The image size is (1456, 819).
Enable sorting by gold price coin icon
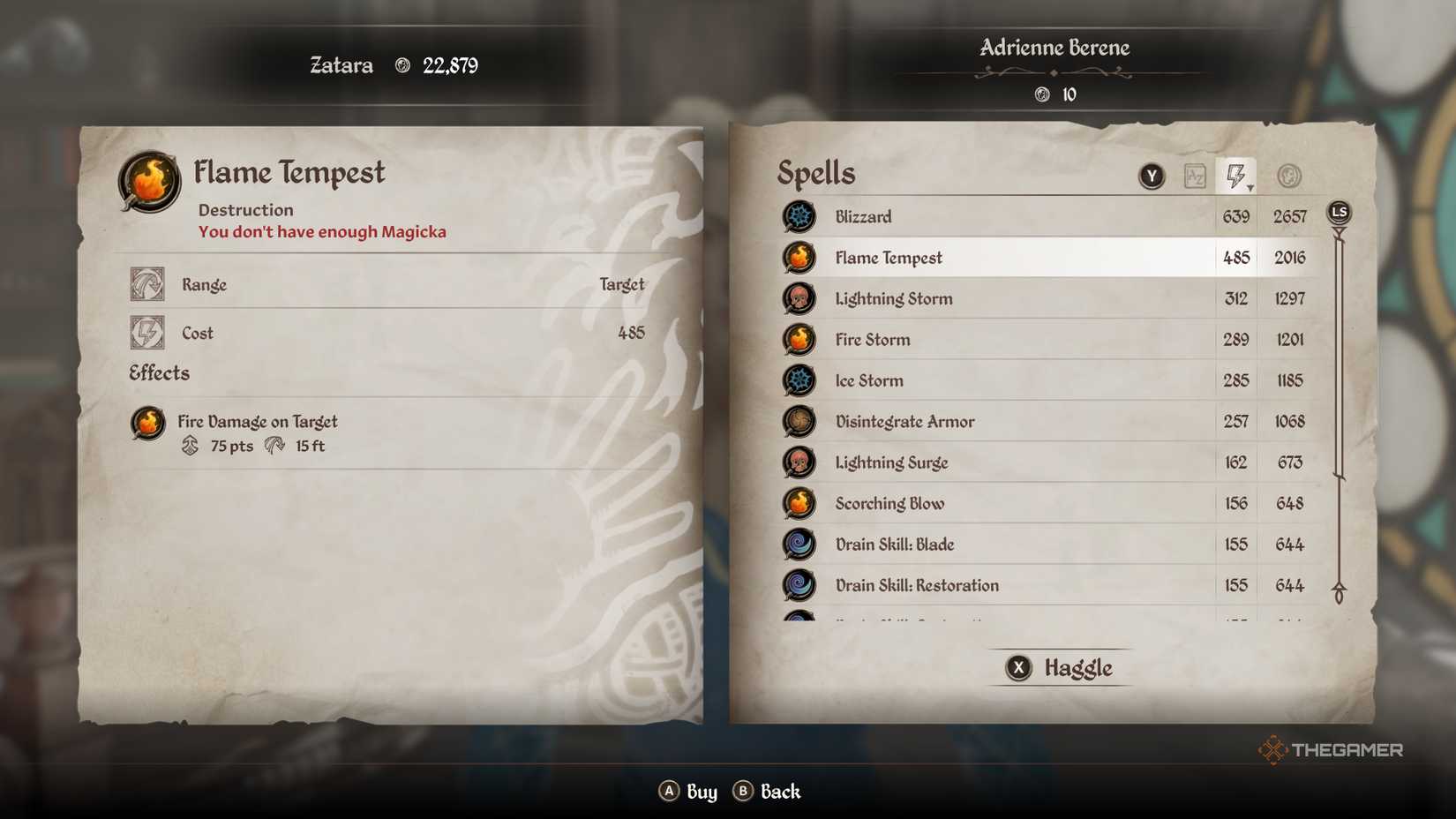(1288, 175)
